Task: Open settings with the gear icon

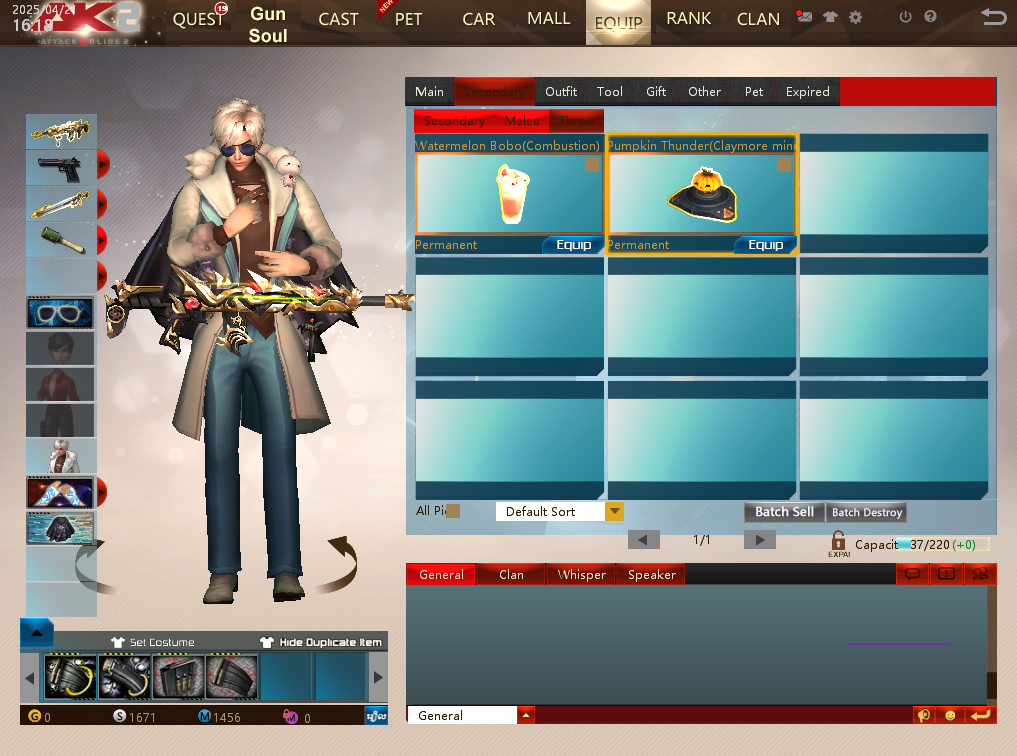Action: (855, 17)
